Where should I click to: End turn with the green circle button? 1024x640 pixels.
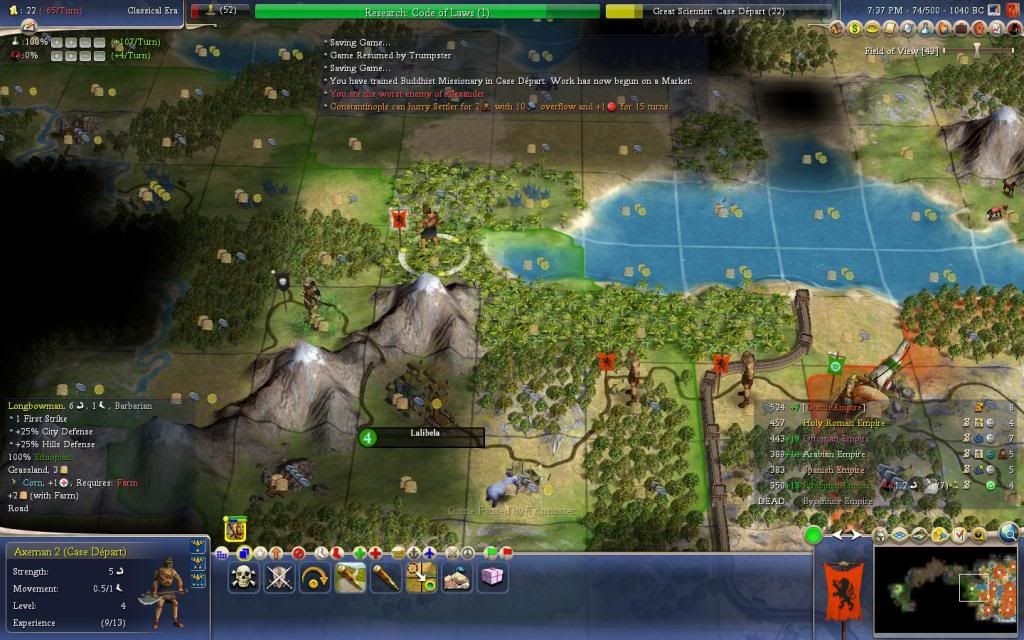[x=814, y=536]
